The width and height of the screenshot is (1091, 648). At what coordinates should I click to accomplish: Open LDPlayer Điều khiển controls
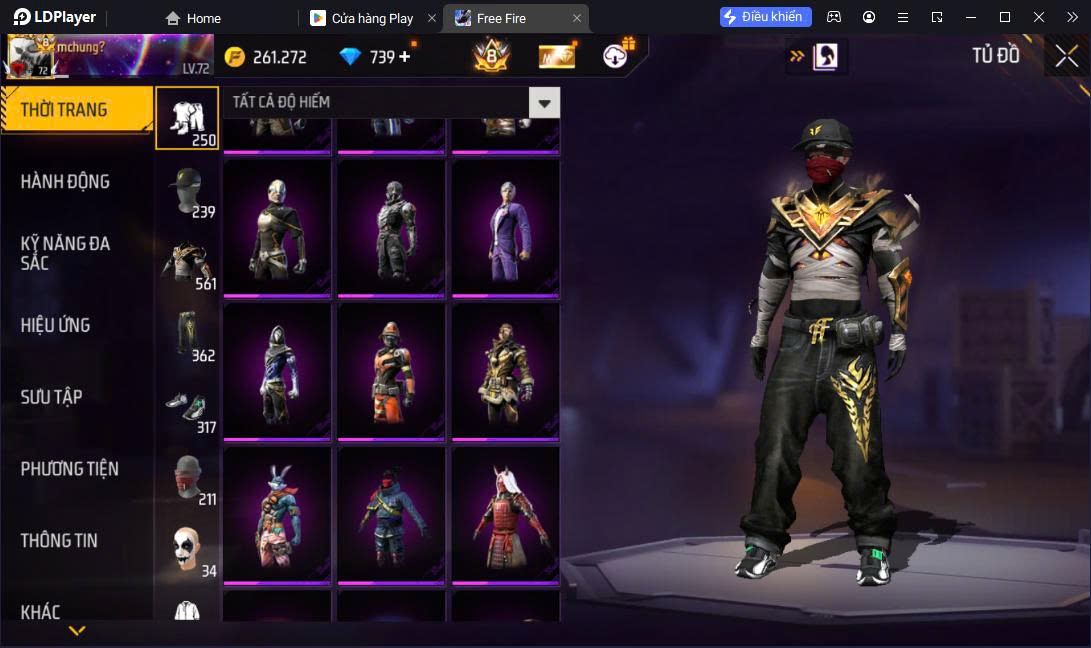[x=765, y=17]
